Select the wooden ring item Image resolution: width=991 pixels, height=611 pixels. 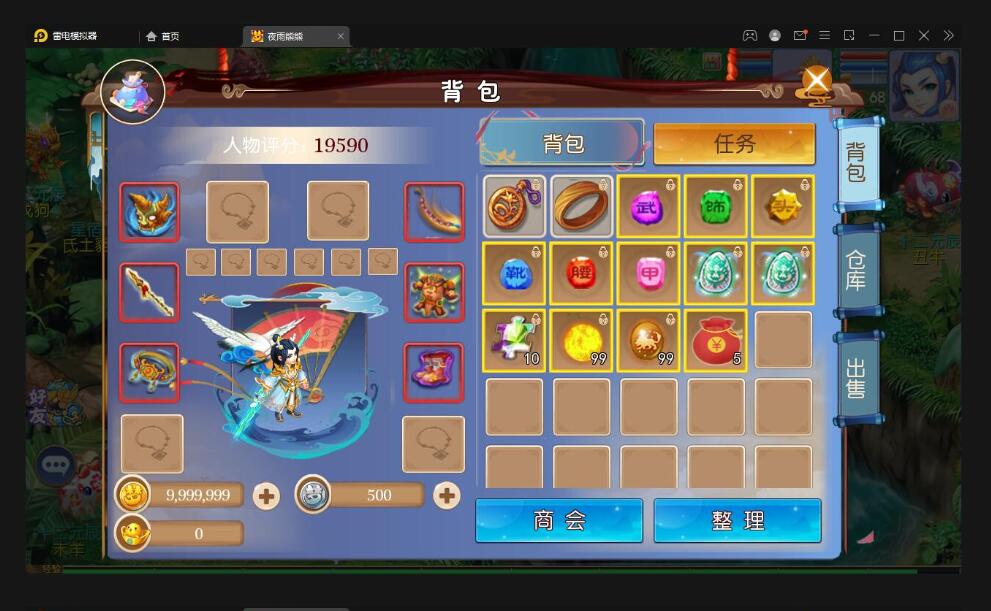(581, 206)
